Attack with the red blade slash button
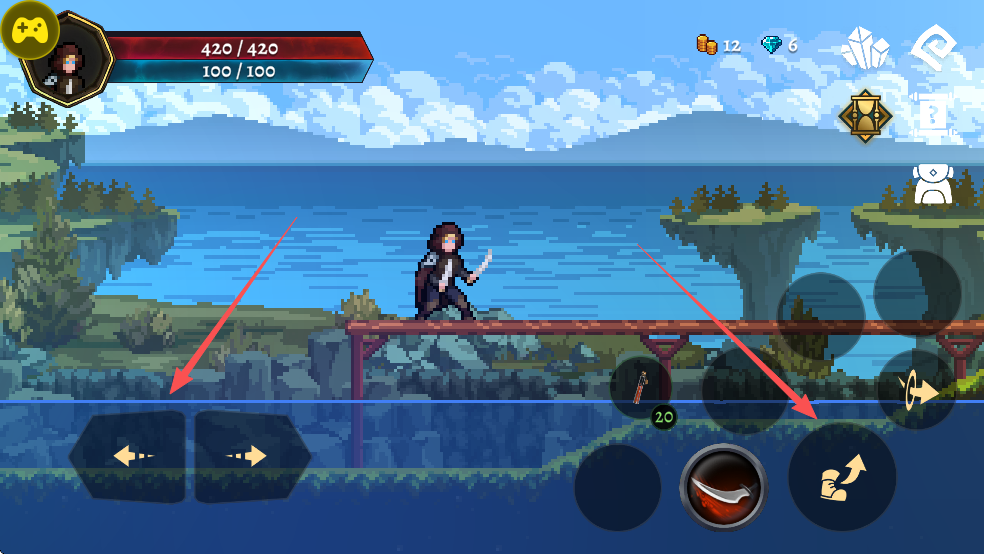The image size is (984, 554). (723, 487)
